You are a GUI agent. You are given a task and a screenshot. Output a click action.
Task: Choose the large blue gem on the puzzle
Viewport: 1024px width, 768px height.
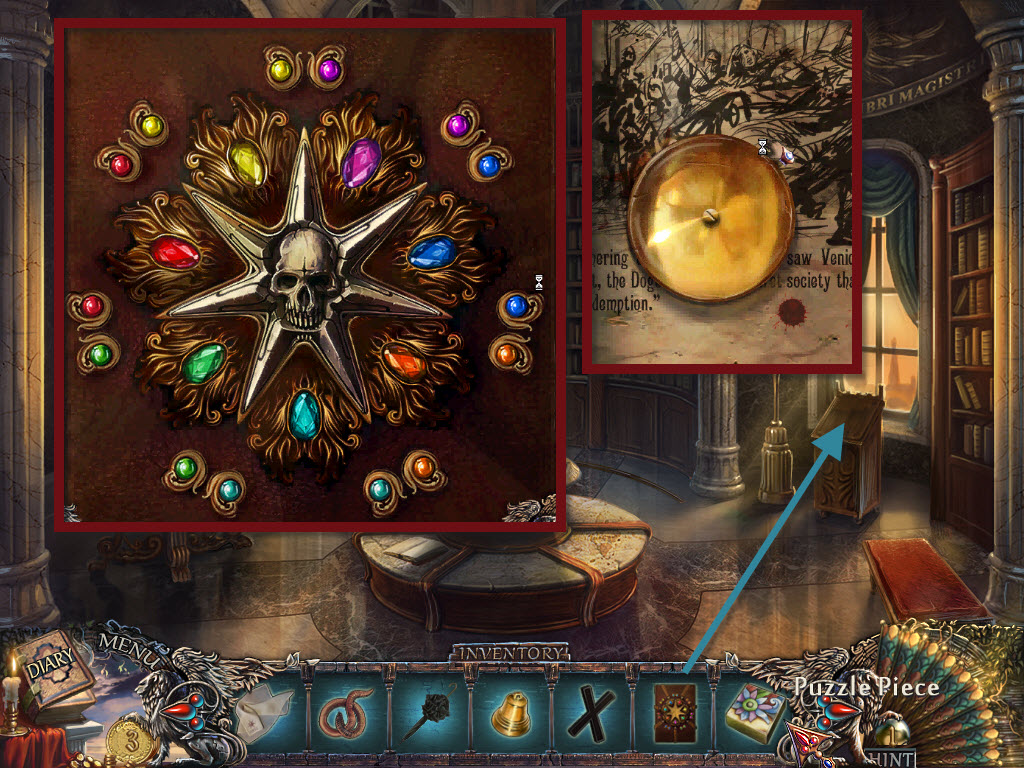[x=432, y=251]
